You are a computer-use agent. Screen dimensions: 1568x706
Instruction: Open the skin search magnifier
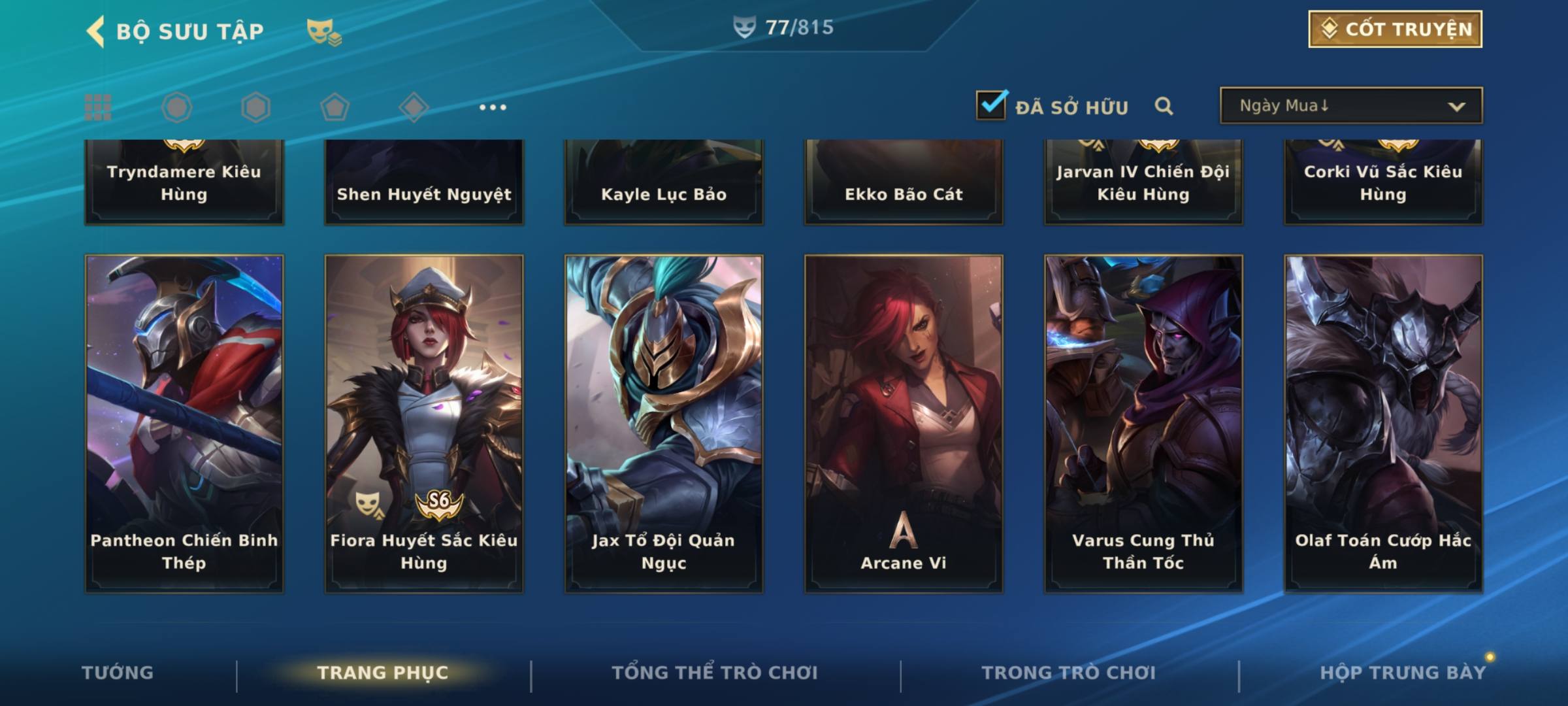point(1164,106)
